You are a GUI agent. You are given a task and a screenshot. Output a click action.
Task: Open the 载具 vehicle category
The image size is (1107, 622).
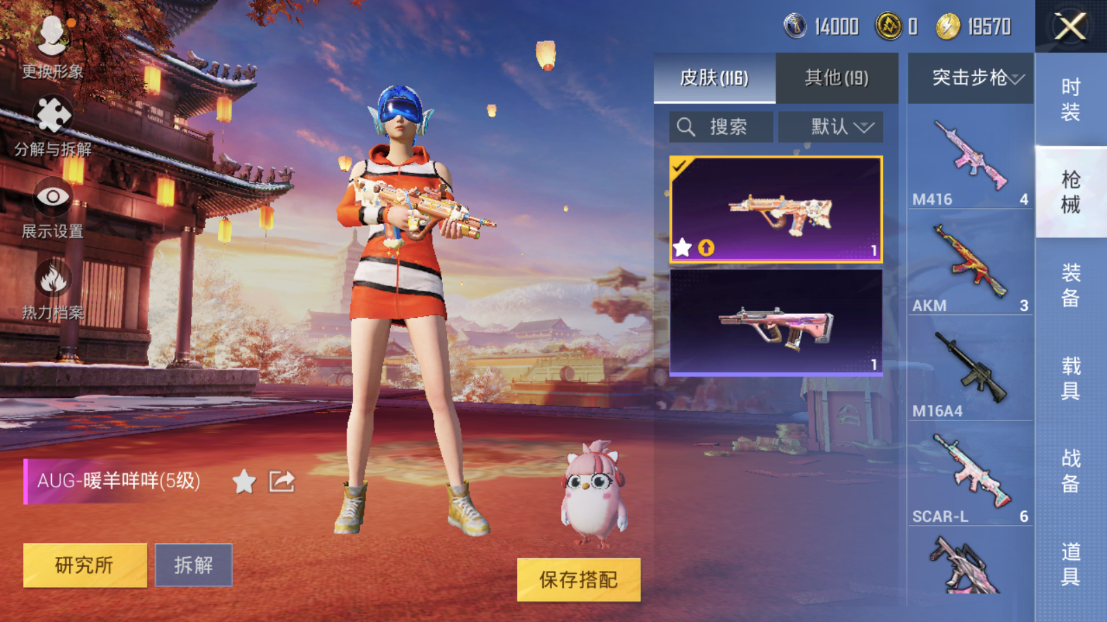click(x=1070, y=378)
